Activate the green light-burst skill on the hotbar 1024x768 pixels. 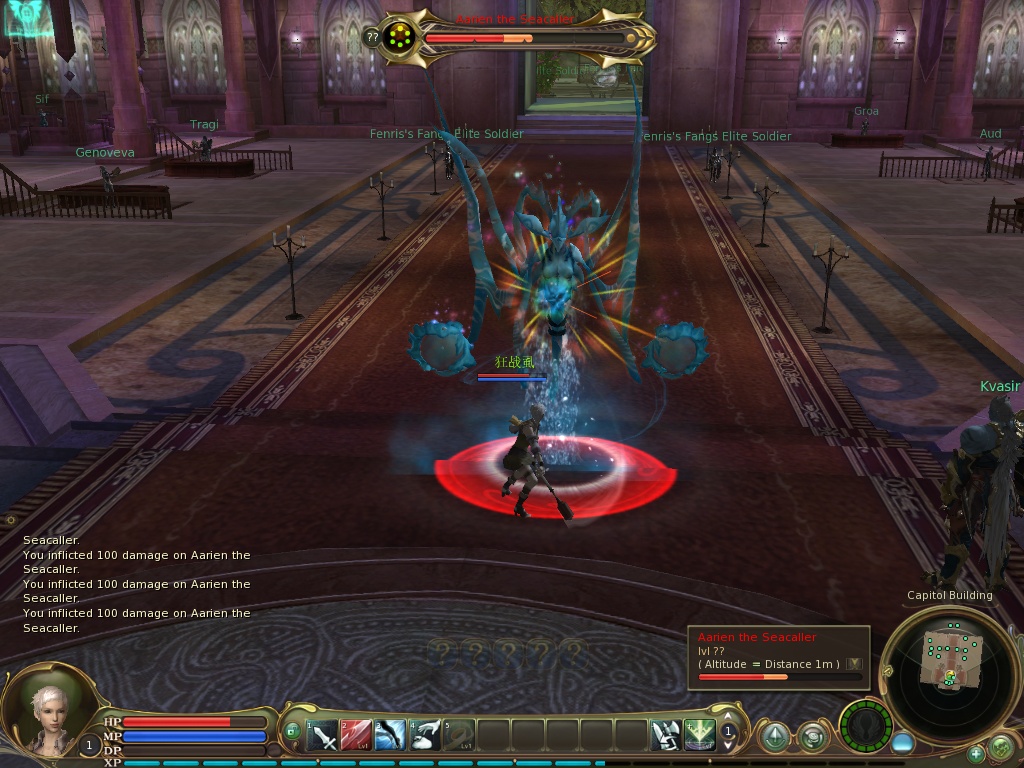699,736
